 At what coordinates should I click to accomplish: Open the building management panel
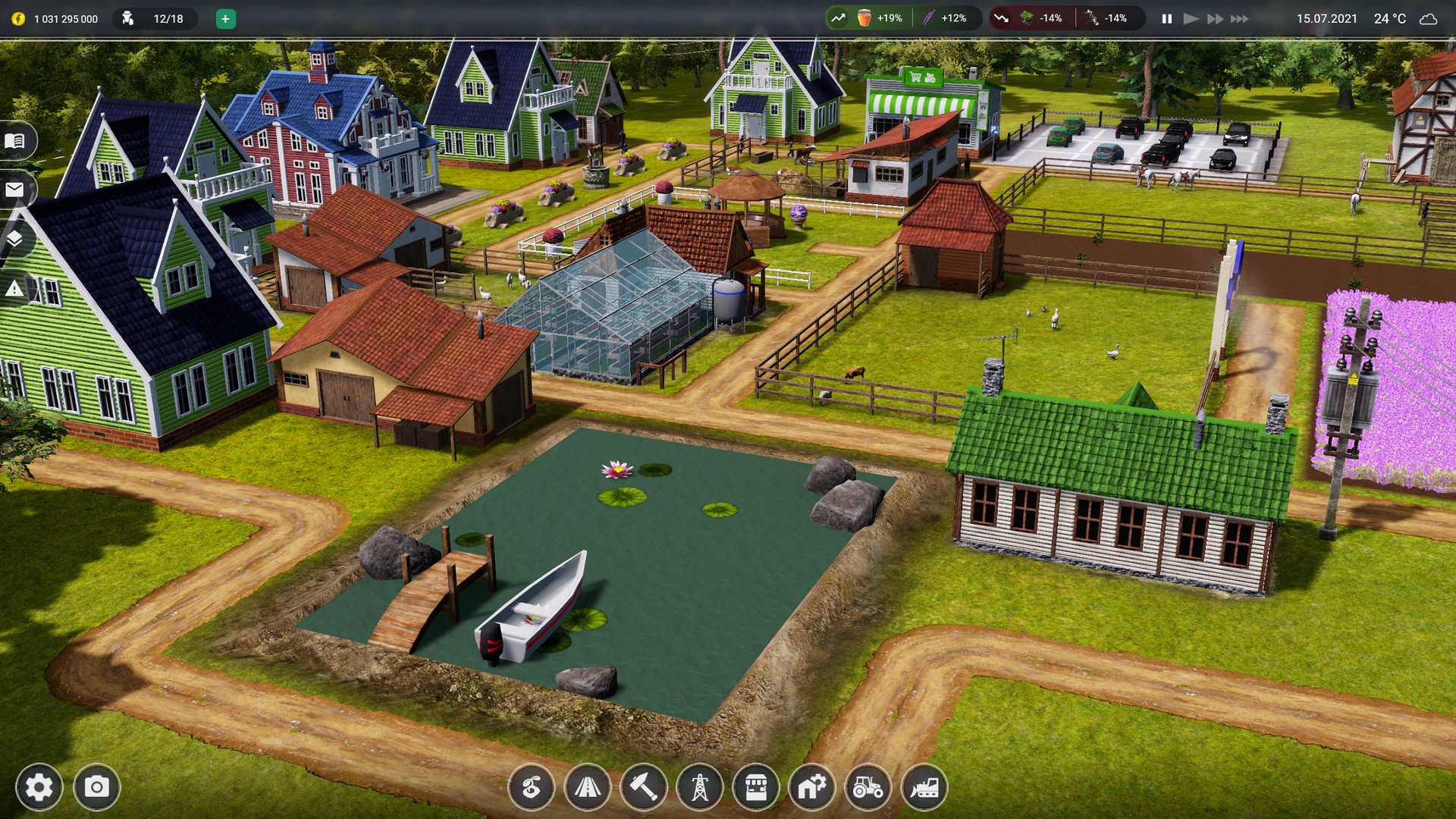pos(811,787)
